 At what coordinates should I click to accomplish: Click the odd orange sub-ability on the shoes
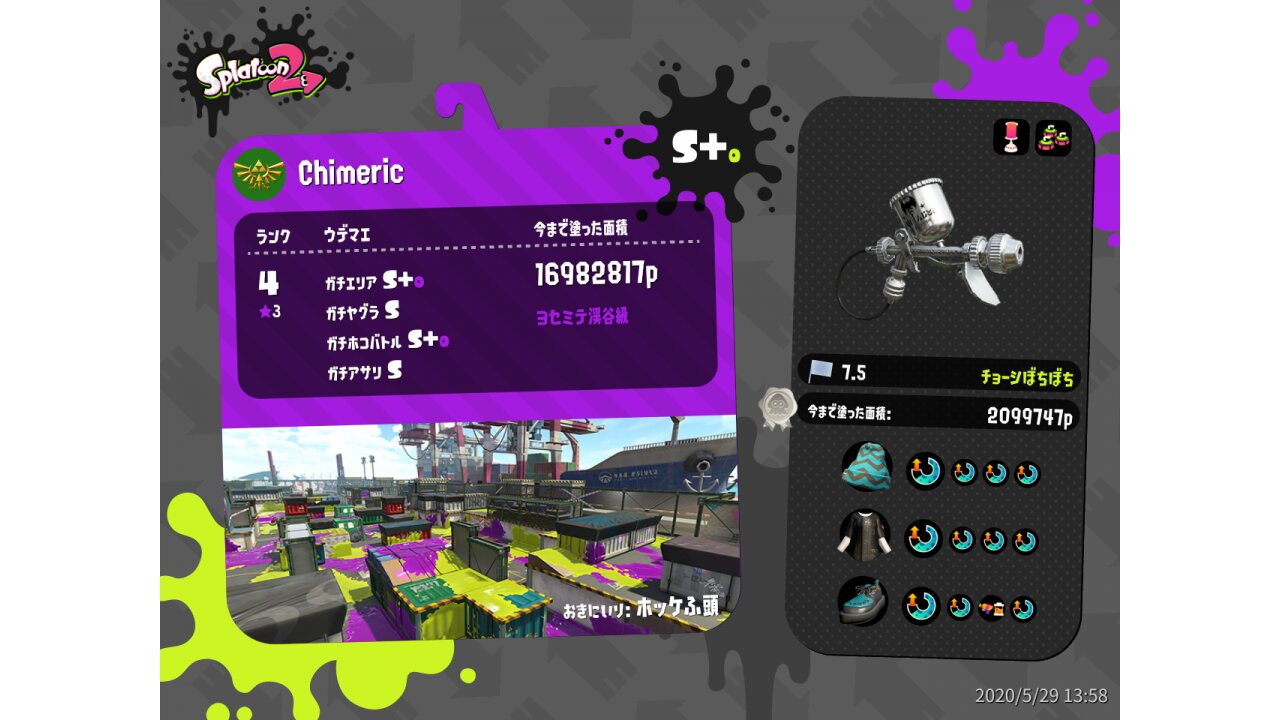(x=992, y=608)
